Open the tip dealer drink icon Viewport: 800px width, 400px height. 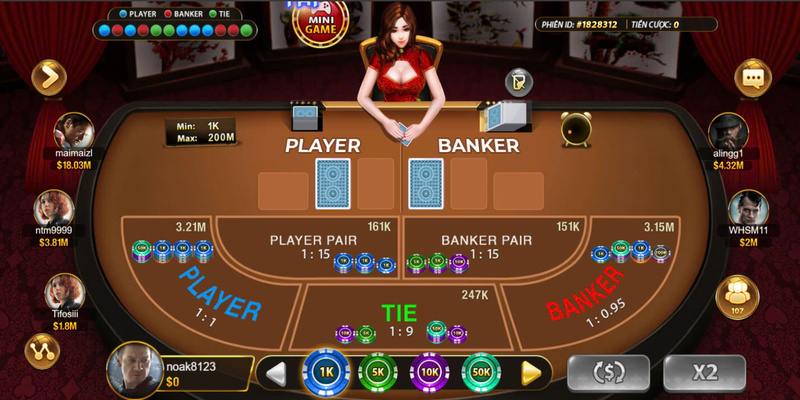[518, 82]
